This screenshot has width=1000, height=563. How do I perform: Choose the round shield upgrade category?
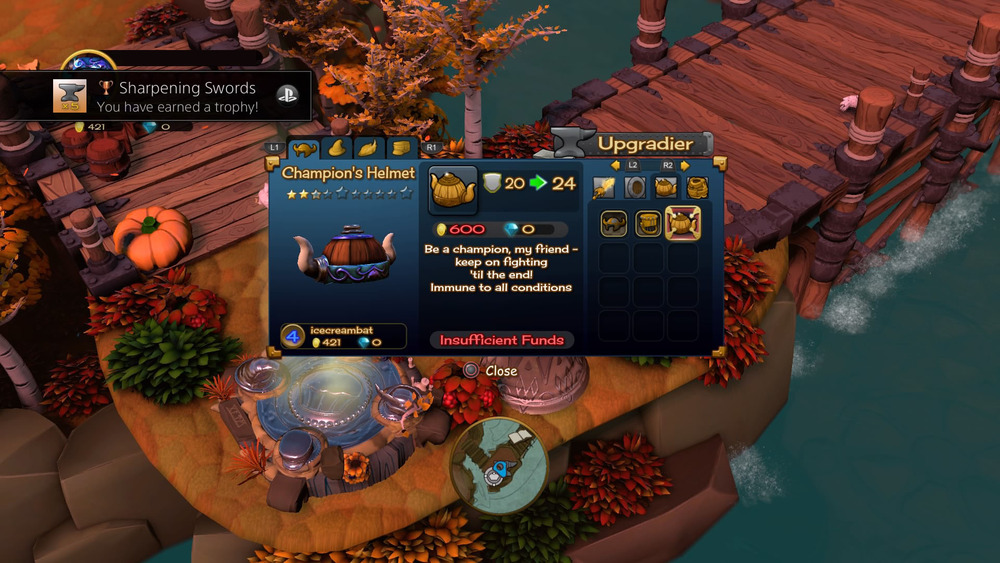(634, 187)
